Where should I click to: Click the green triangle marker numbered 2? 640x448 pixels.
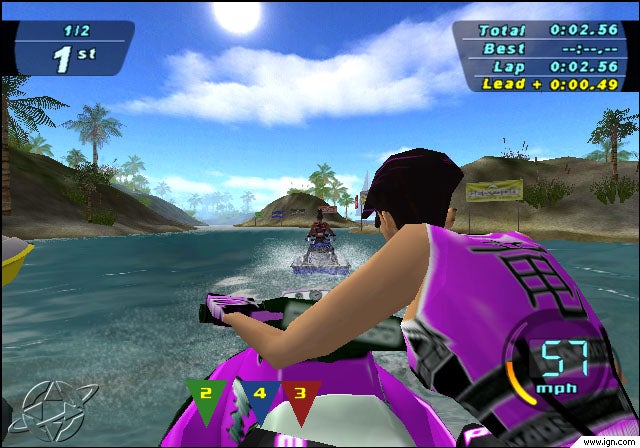[207, 396]
